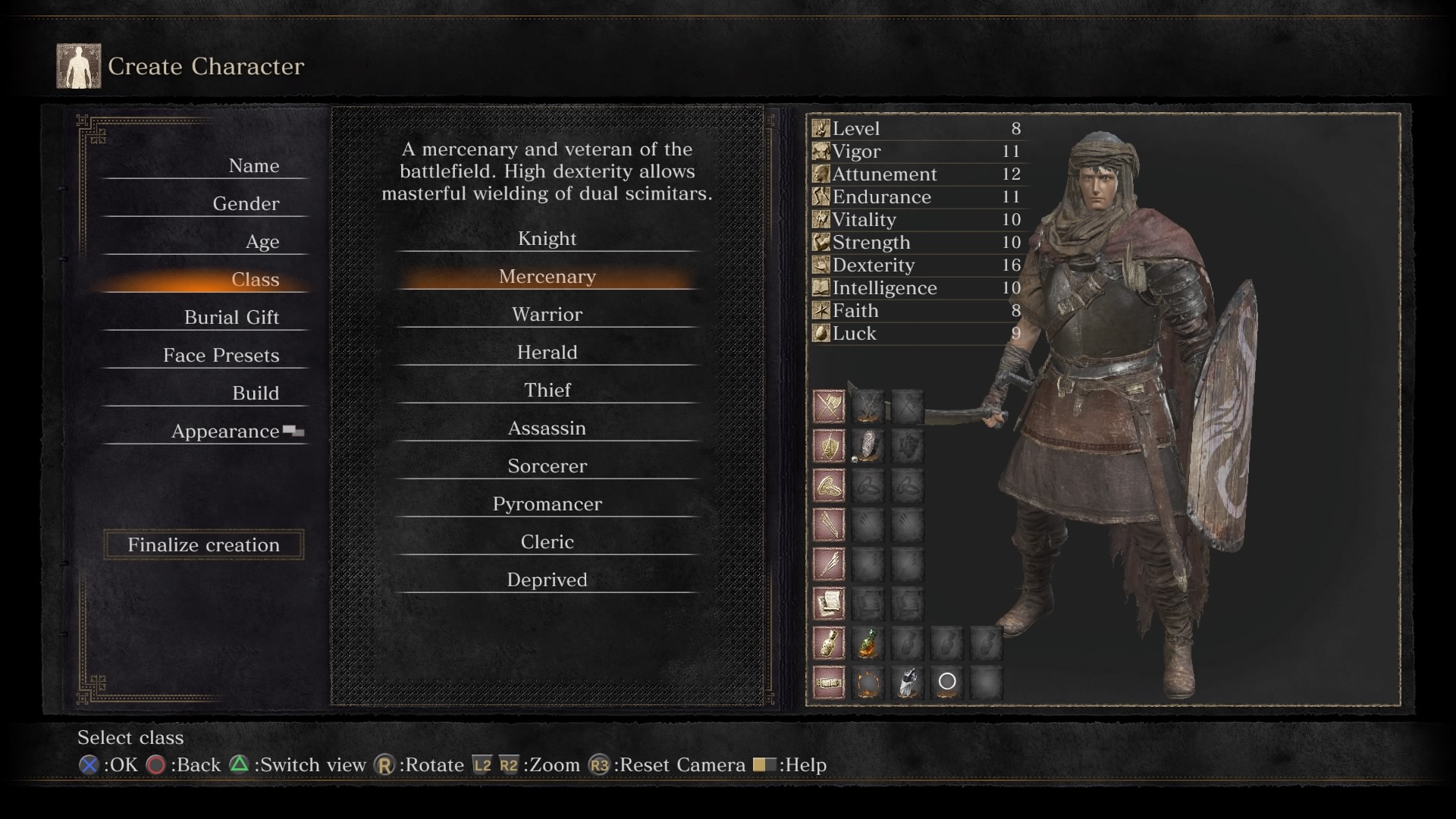The image size is (1456, 819).
Task: Select the Build entry
Action: (255, 394)
